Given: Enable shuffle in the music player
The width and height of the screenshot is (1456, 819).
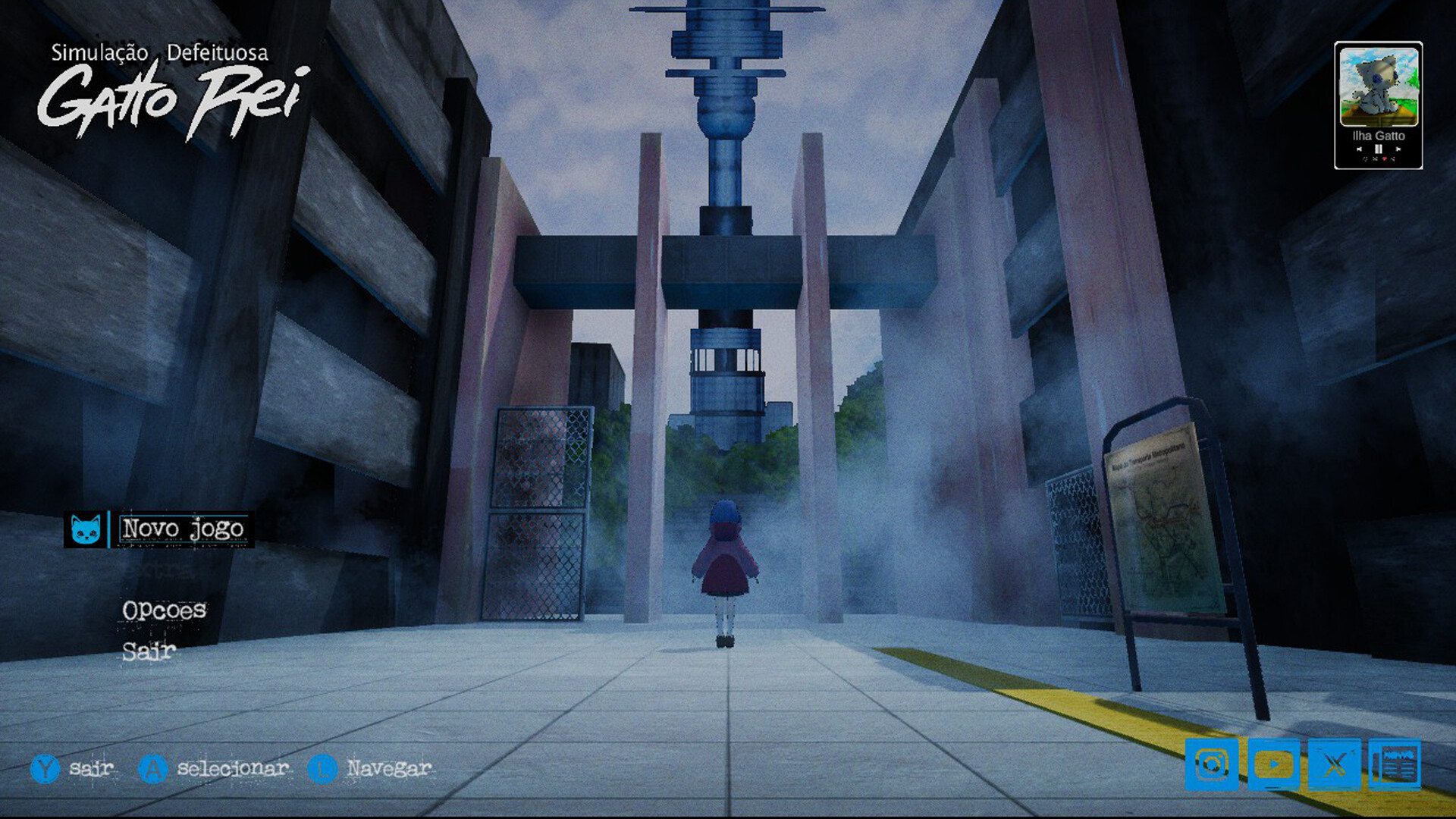Looking at the screenshot, I should 1375,159.
